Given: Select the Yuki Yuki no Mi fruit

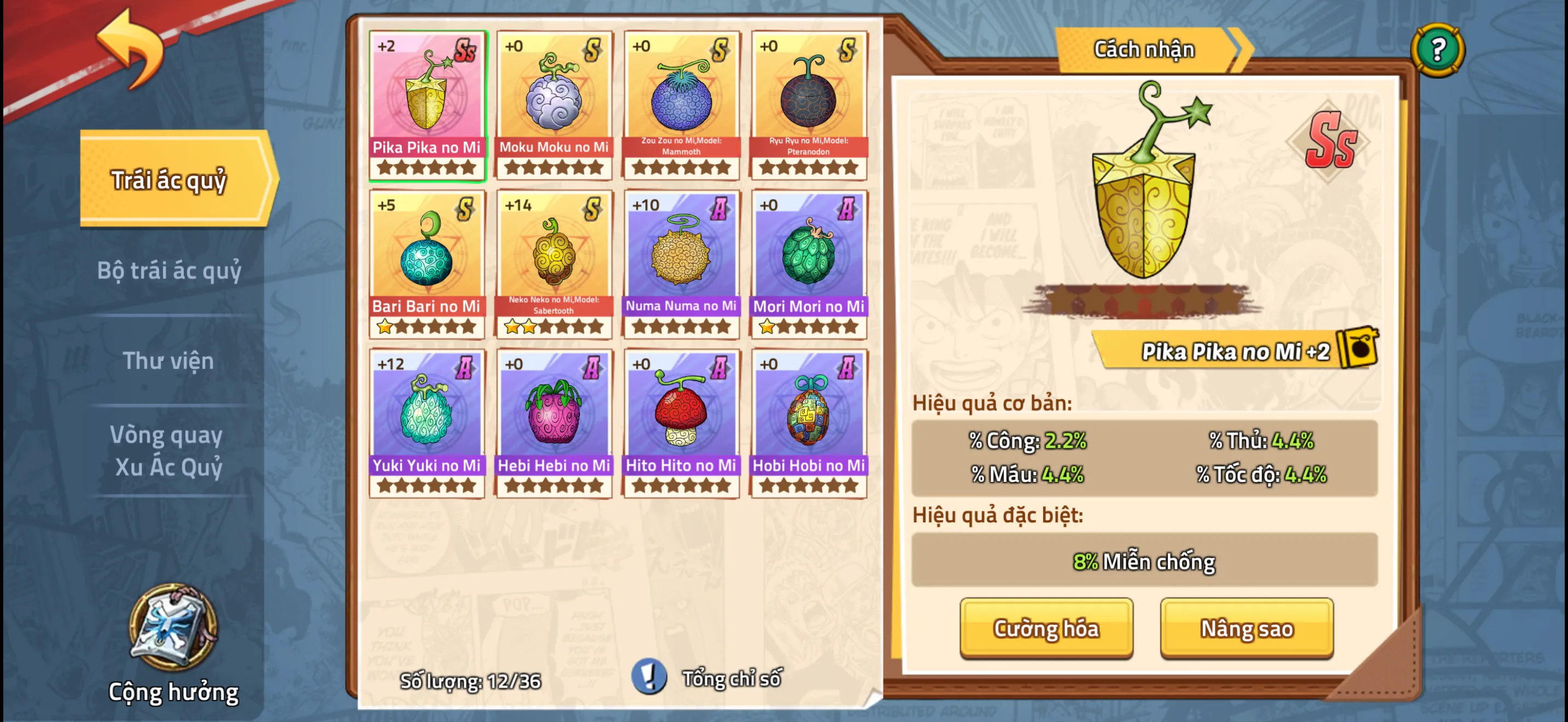Looking at the screenshot, I should tap(426, 423).
